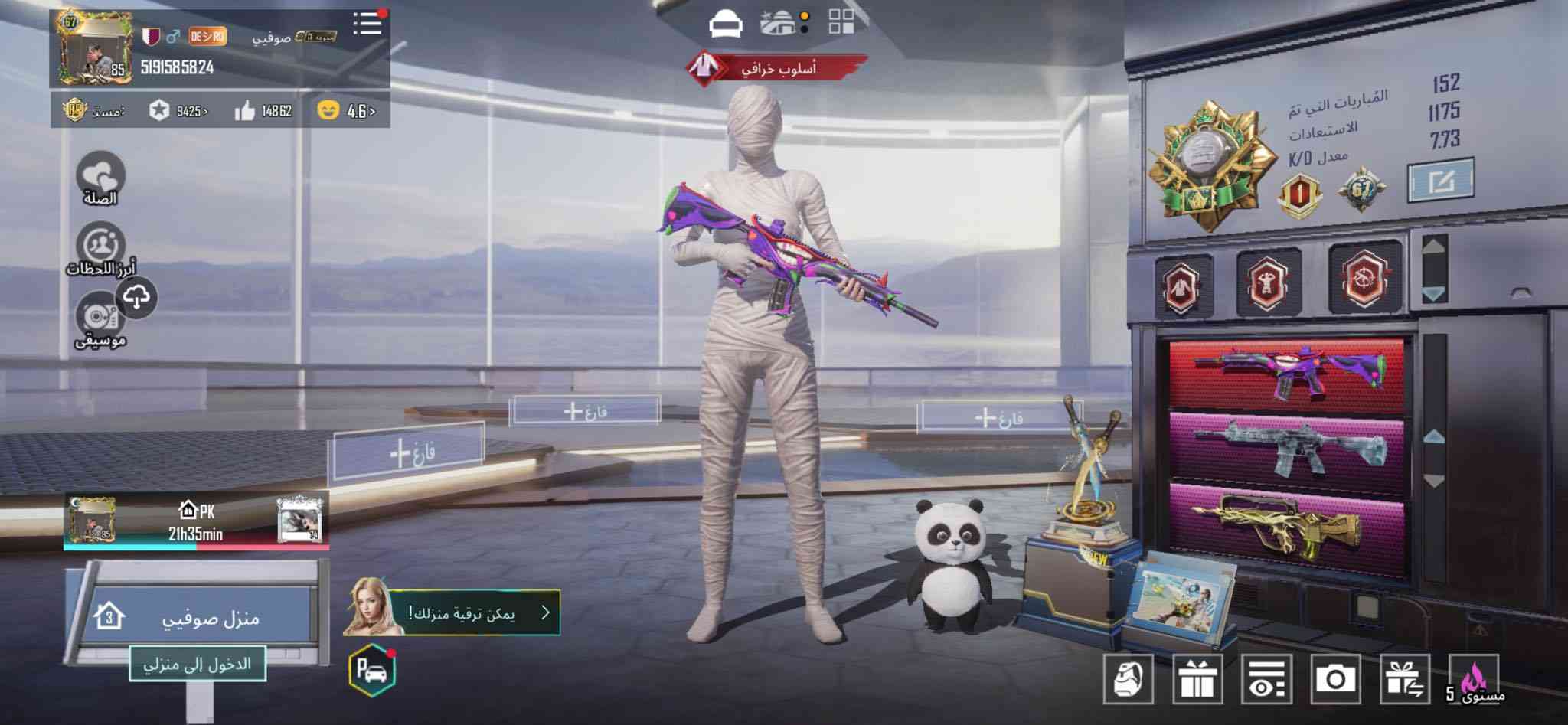Open the camera screenshot button

click(1335, 678)
